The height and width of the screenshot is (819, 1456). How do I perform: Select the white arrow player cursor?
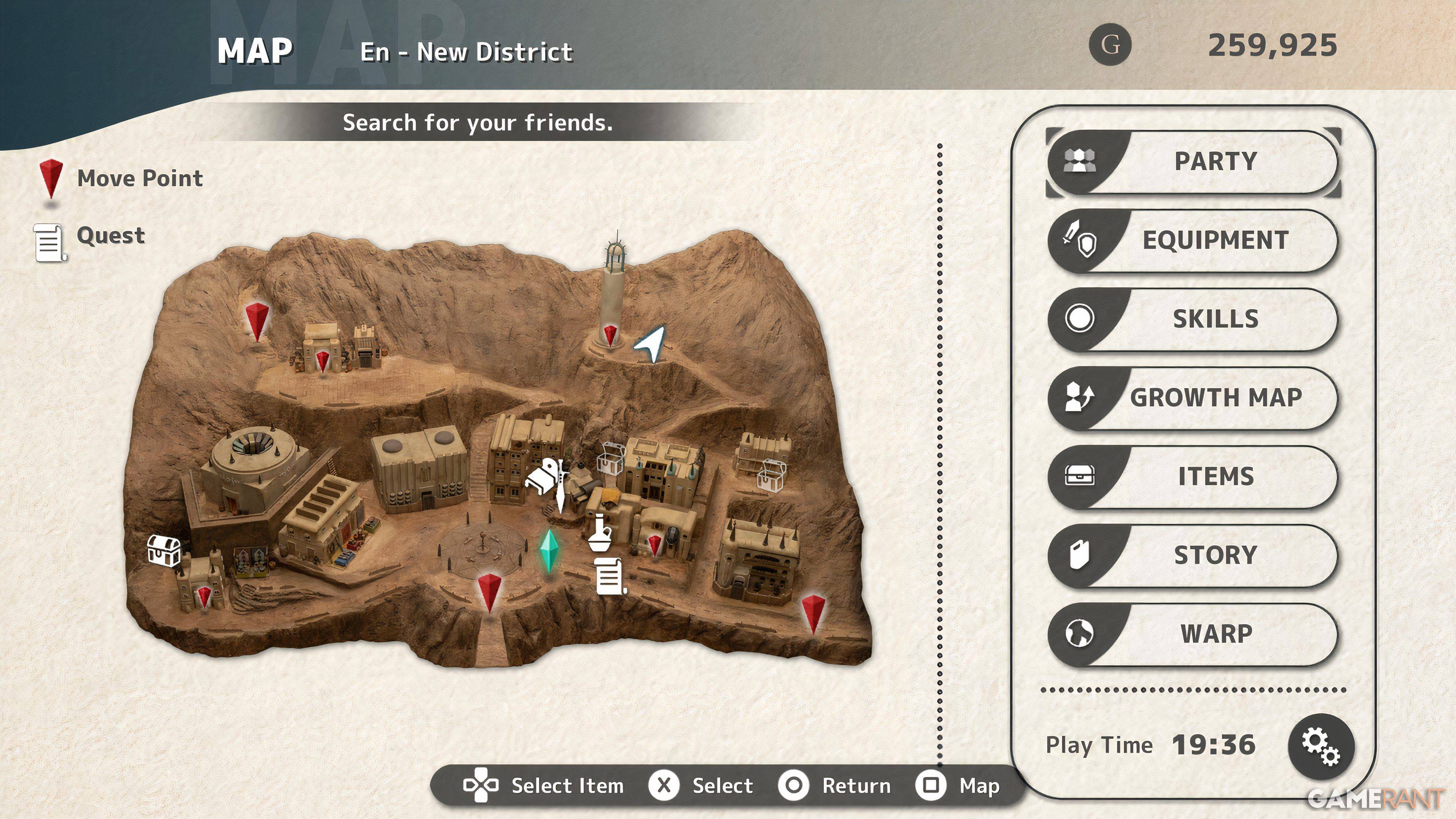[x=652, y=342]
